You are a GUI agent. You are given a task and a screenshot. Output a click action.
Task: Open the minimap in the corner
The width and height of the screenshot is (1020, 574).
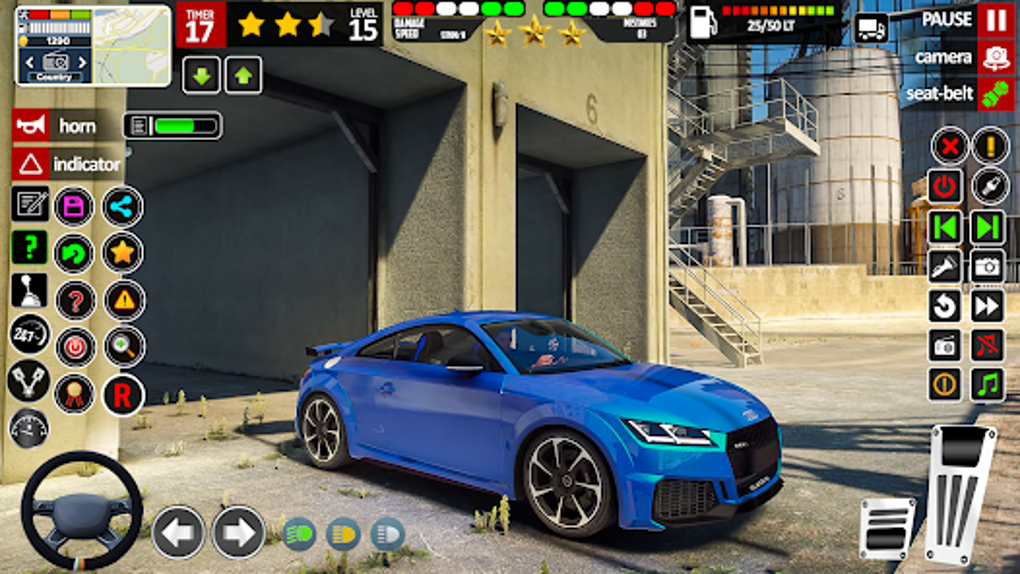click(x=93, y=46)
